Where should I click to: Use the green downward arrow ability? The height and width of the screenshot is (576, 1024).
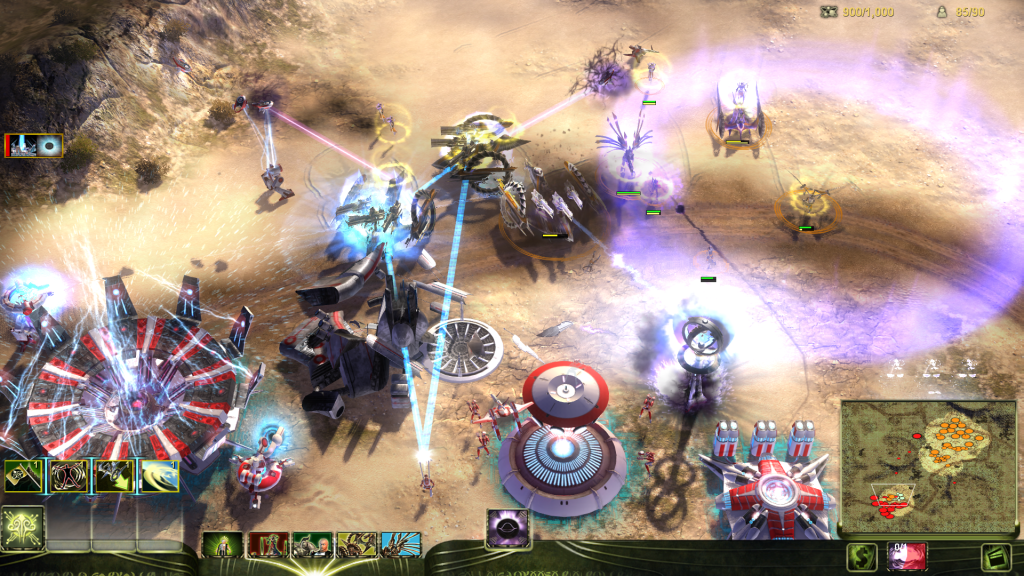click(114, 476)
